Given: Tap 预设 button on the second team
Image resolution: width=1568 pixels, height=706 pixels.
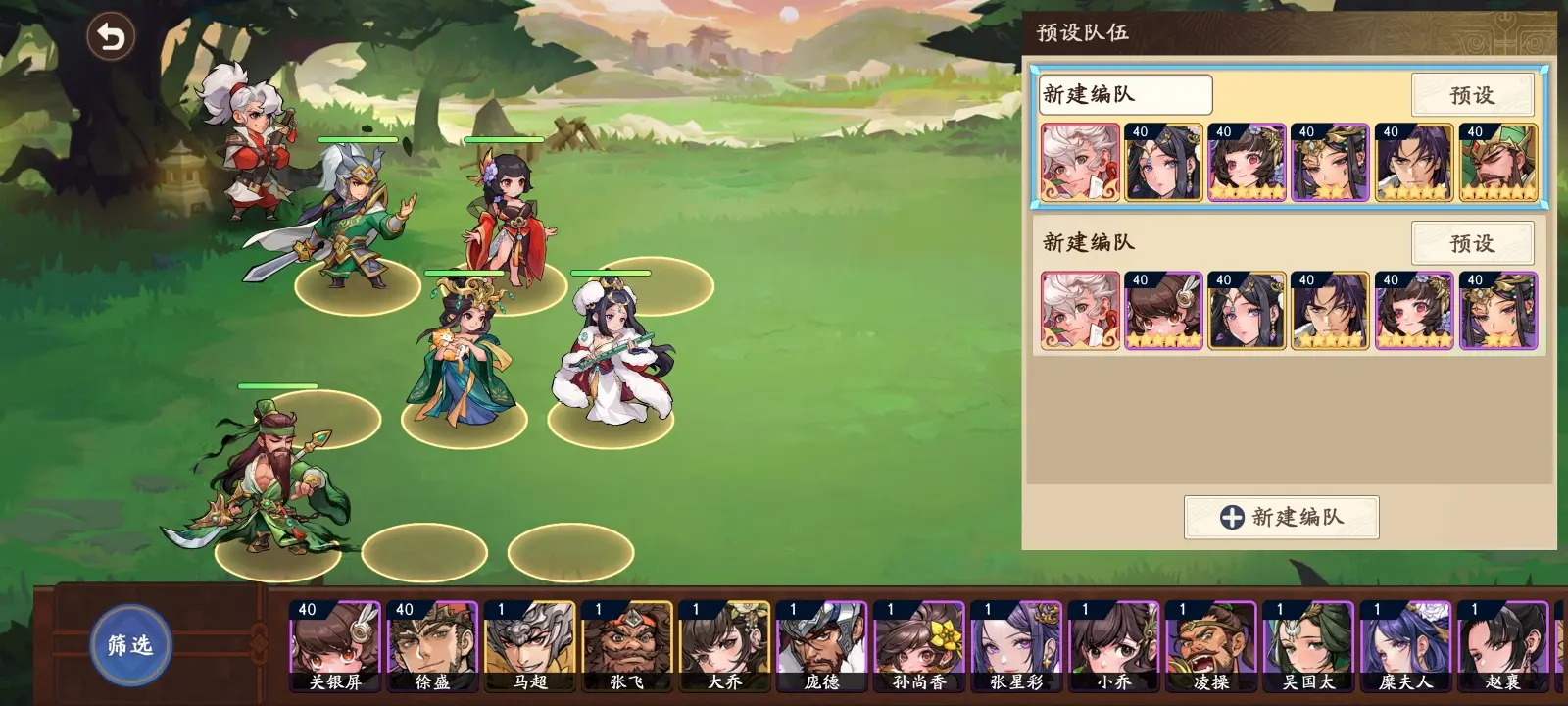Looking at the screenshot, I should pyautogui.click(x=1473, y=243).
